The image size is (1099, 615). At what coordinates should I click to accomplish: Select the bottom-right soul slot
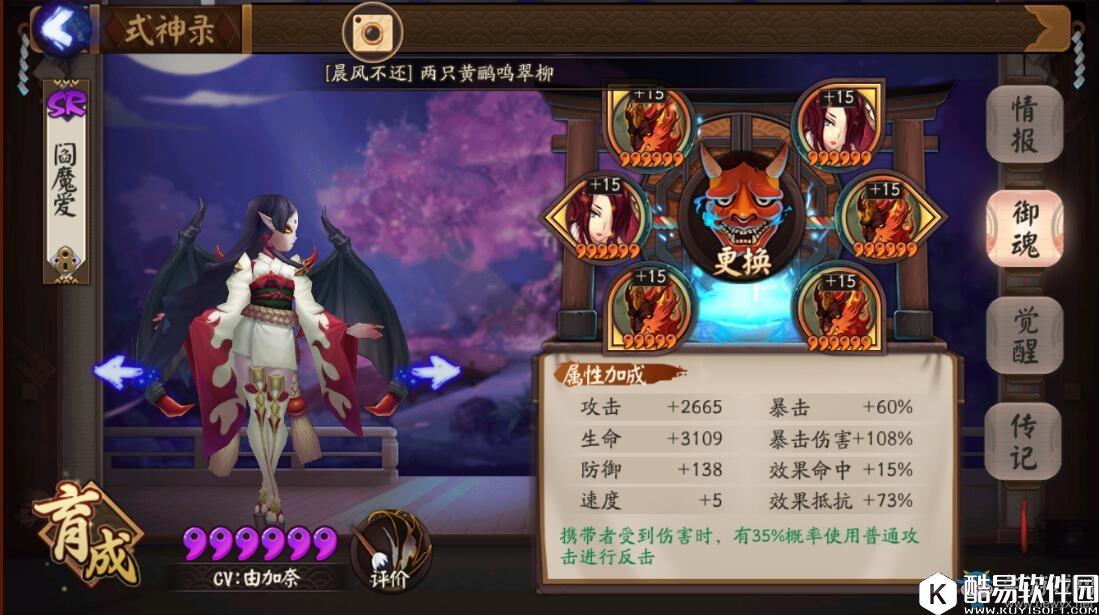click(x=837, y=308)
